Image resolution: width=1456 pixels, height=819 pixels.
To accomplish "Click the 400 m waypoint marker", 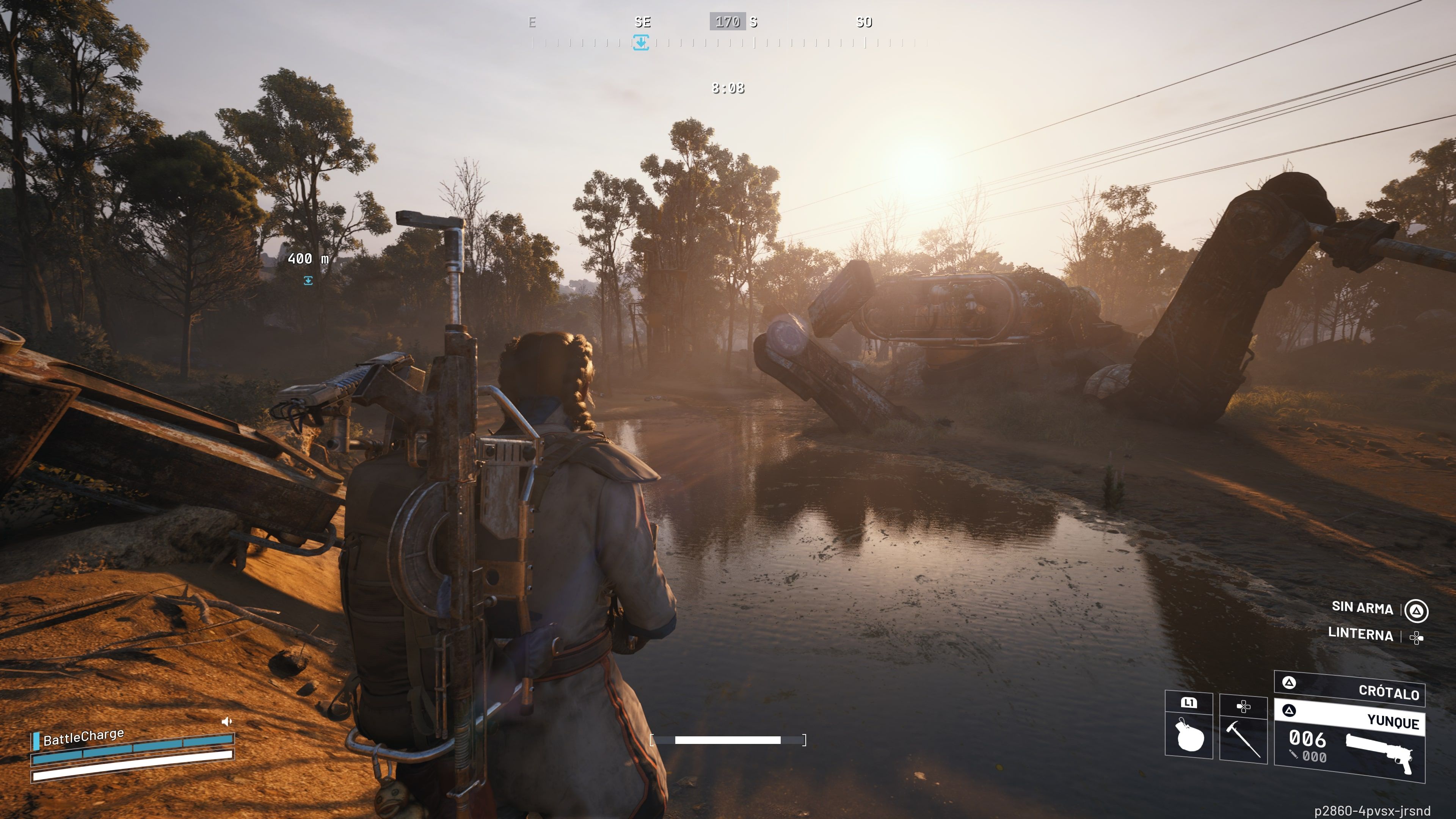I will pyautogui.click(x=308, y=280).
